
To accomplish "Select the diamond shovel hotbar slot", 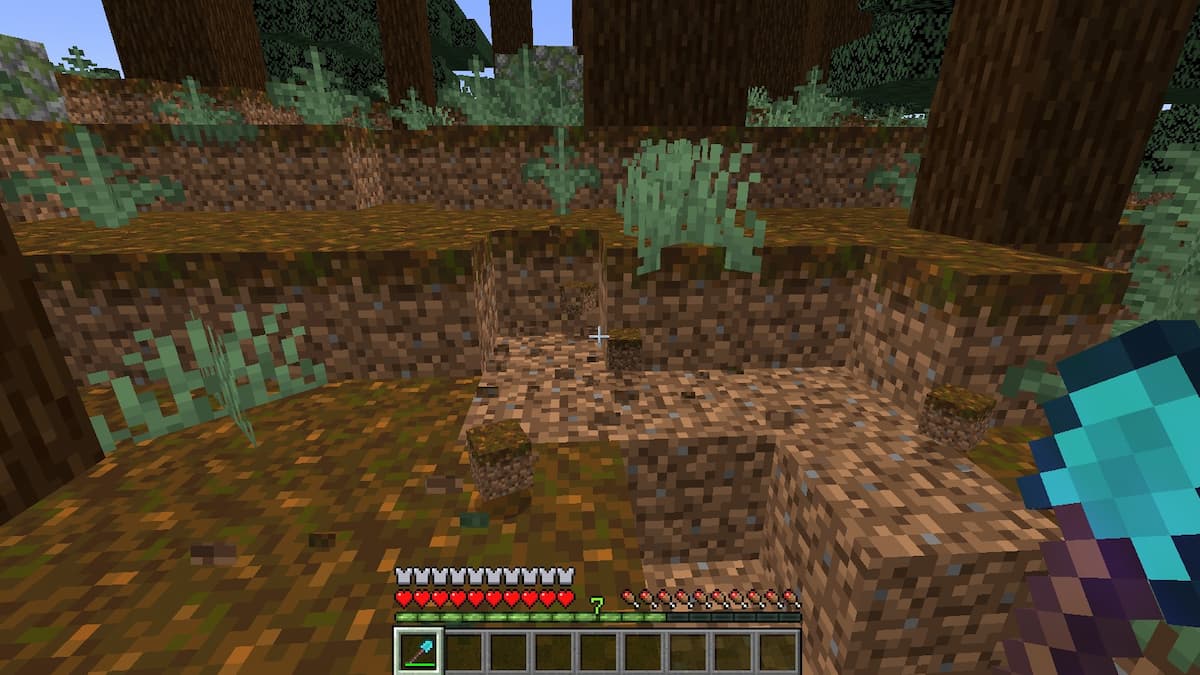I will click(418, 651).
